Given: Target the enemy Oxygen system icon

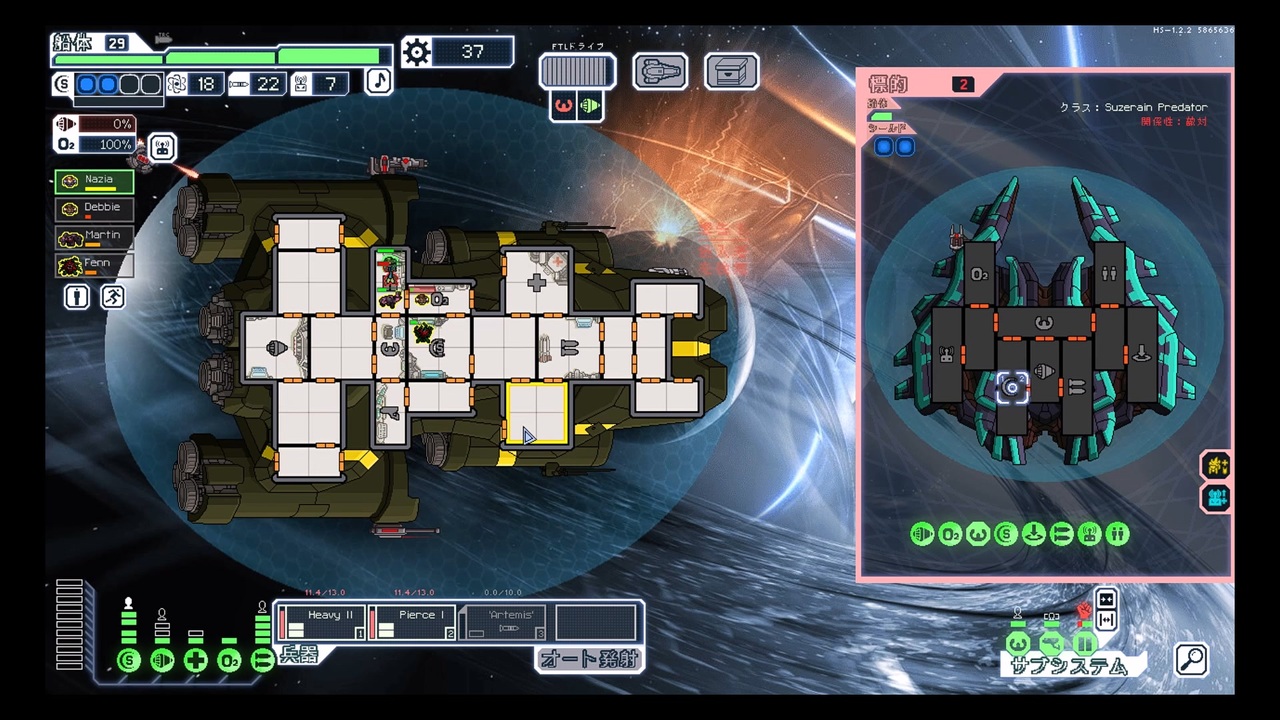Looking at the screenshot, I should [949, 533].
